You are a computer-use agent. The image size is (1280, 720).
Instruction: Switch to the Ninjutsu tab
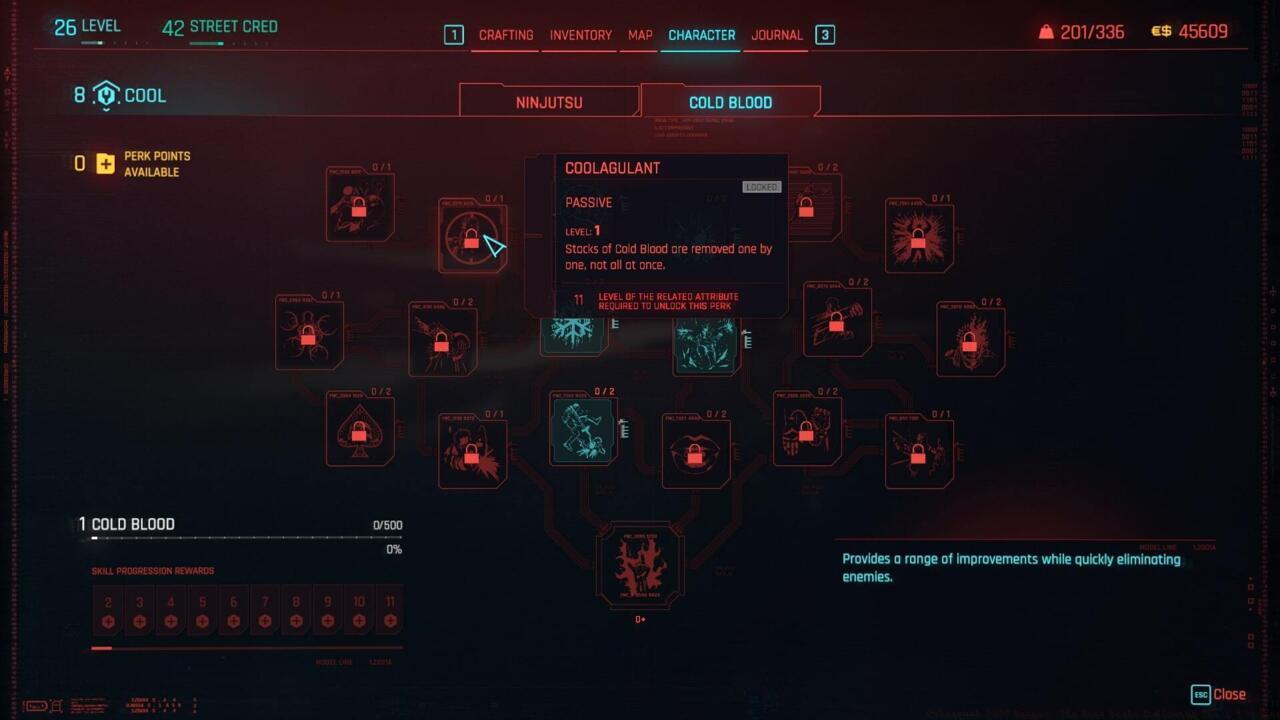tap(548, 101)
